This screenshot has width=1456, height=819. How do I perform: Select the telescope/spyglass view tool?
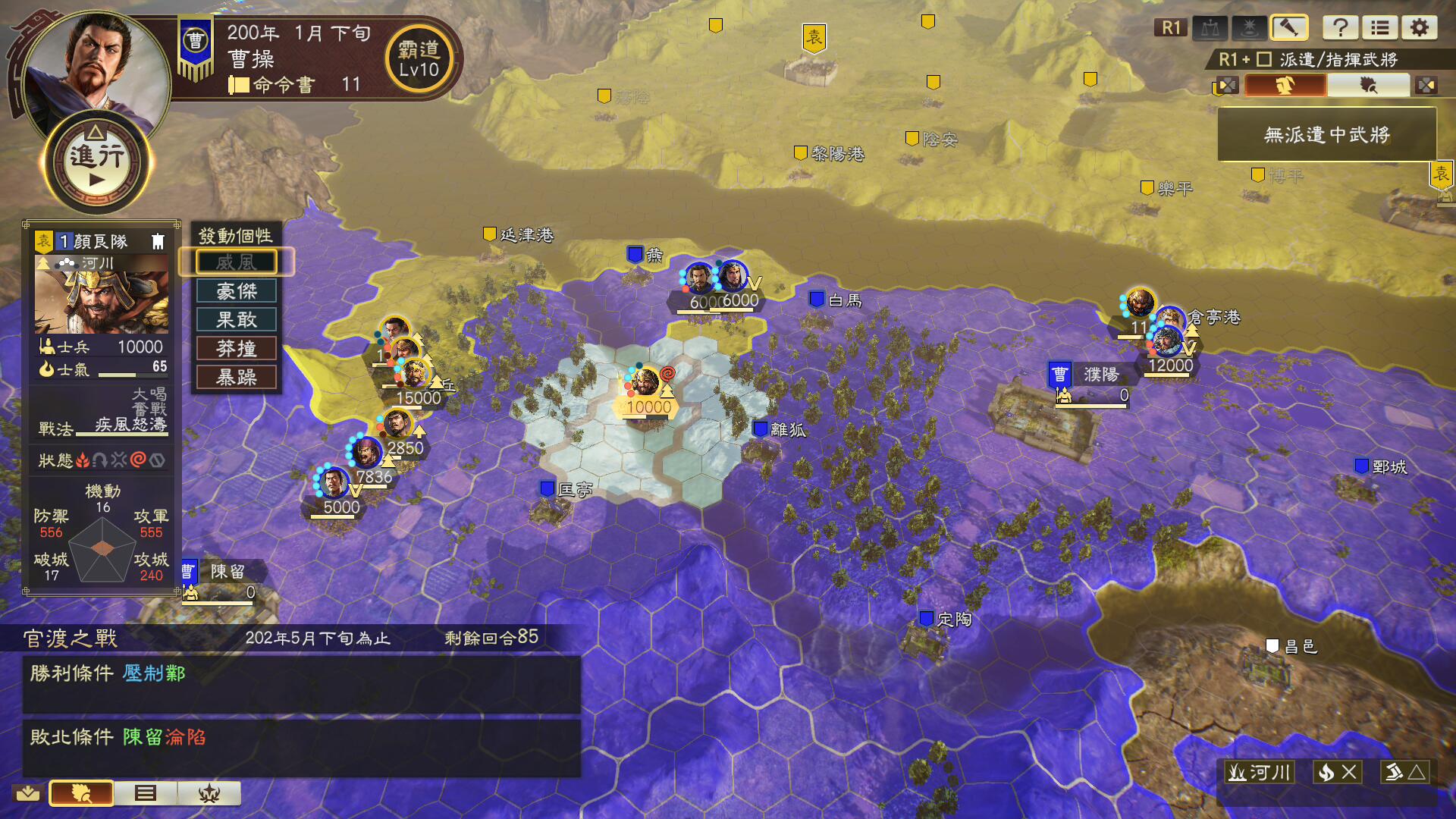click(x=1289, y=29)
